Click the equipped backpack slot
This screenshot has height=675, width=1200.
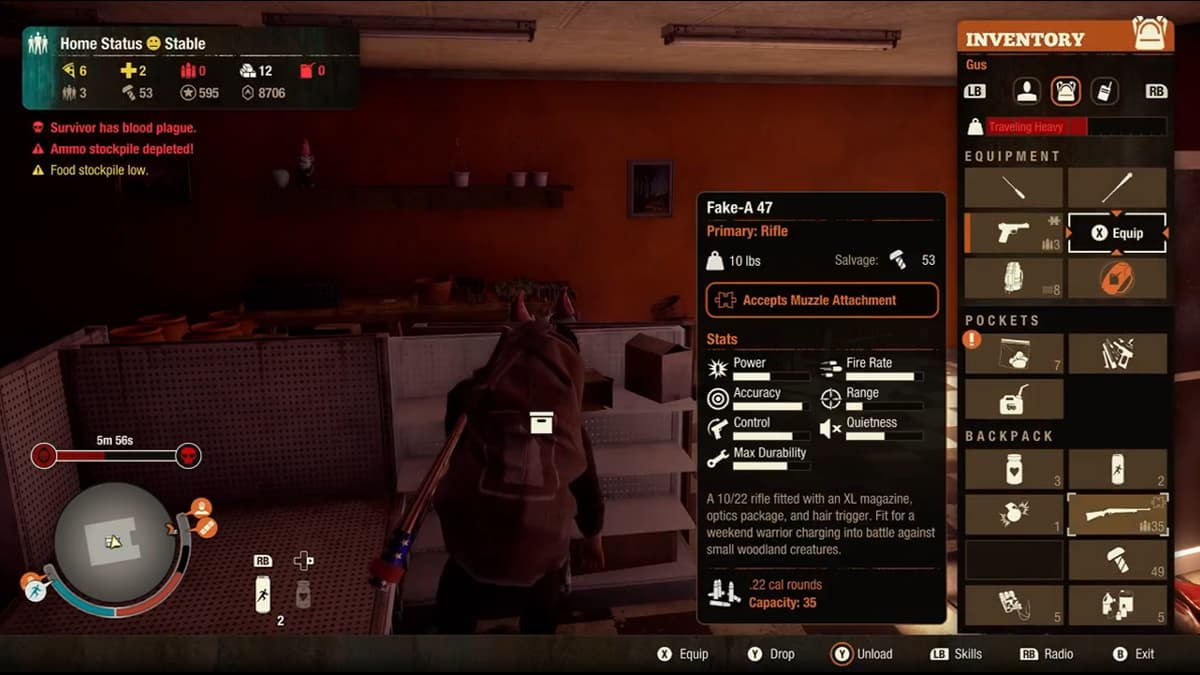(x=1014, y=278)
